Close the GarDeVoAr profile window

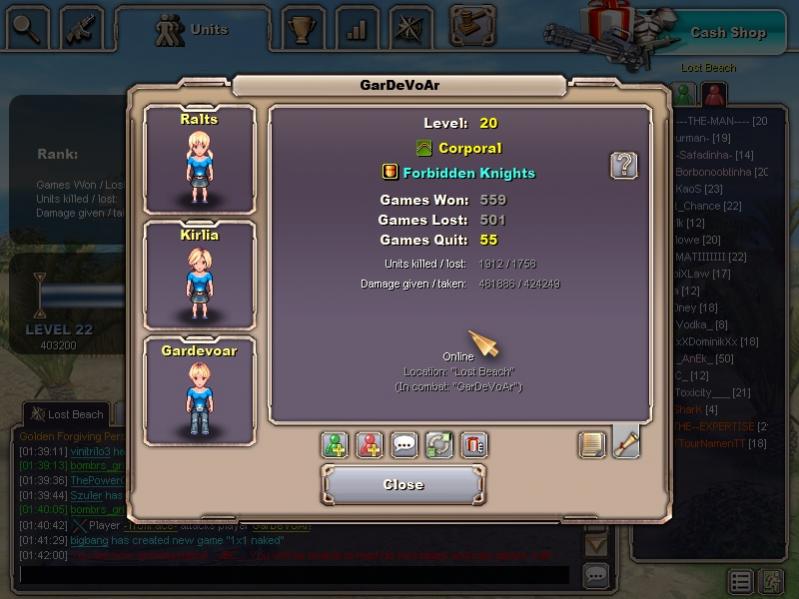tap(403, 485)
